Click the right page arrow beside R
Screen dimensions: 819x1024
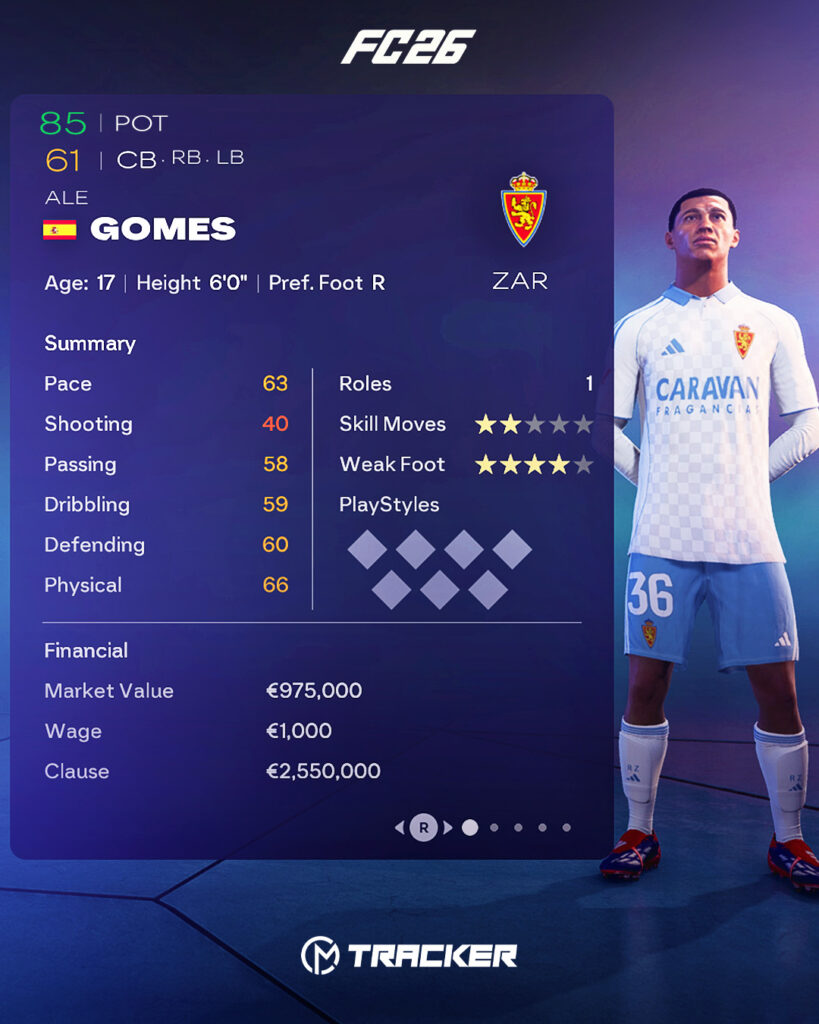(x=448, y=827)
